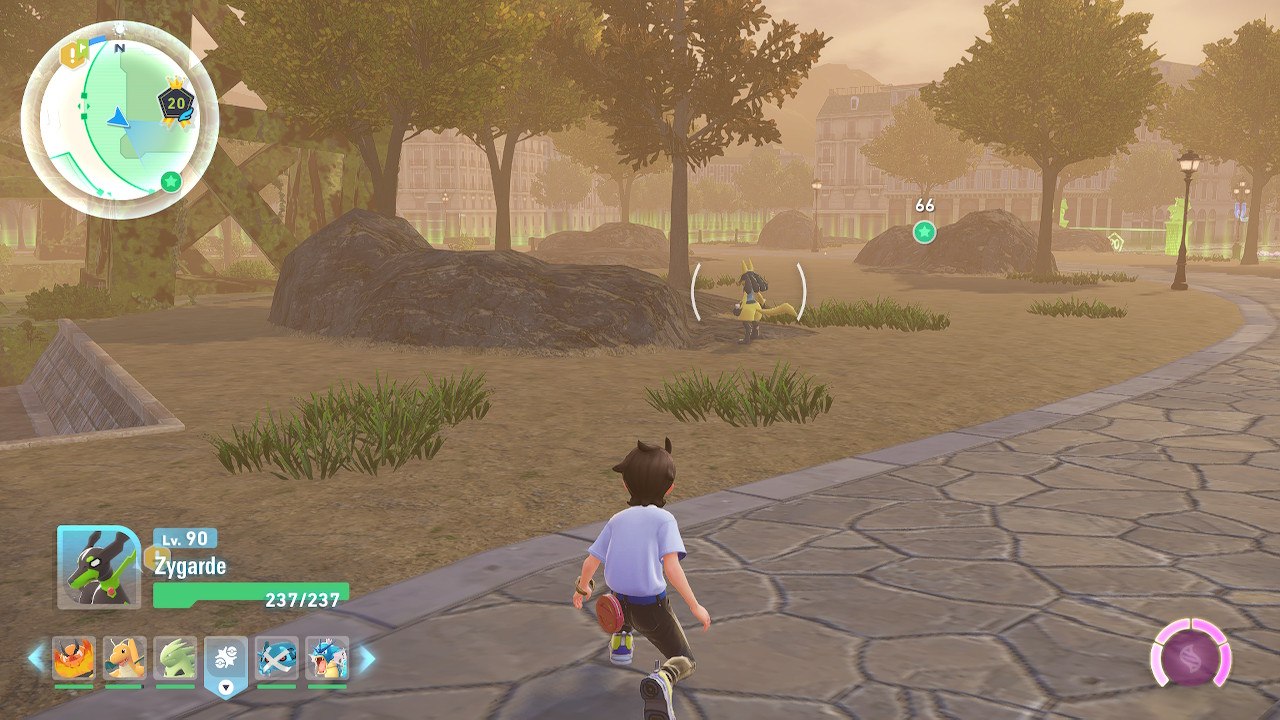1280x720 pixels.
Task: Switch to Metagross in the party bar
Action: pos(276,659)
